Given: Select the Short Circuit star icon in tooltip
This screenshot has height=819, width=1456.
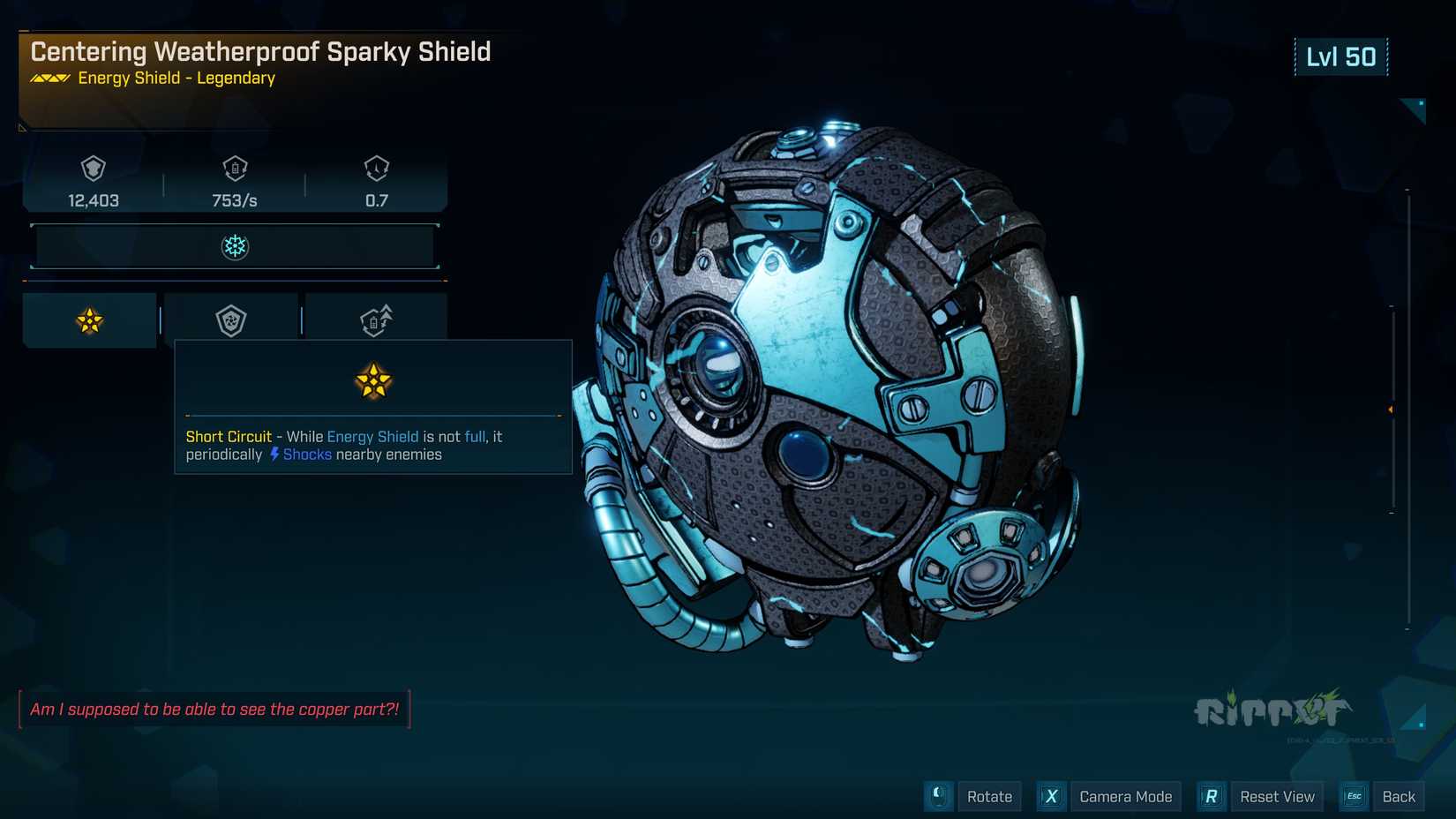Looking at the screenshot, I should pos(373,380).
